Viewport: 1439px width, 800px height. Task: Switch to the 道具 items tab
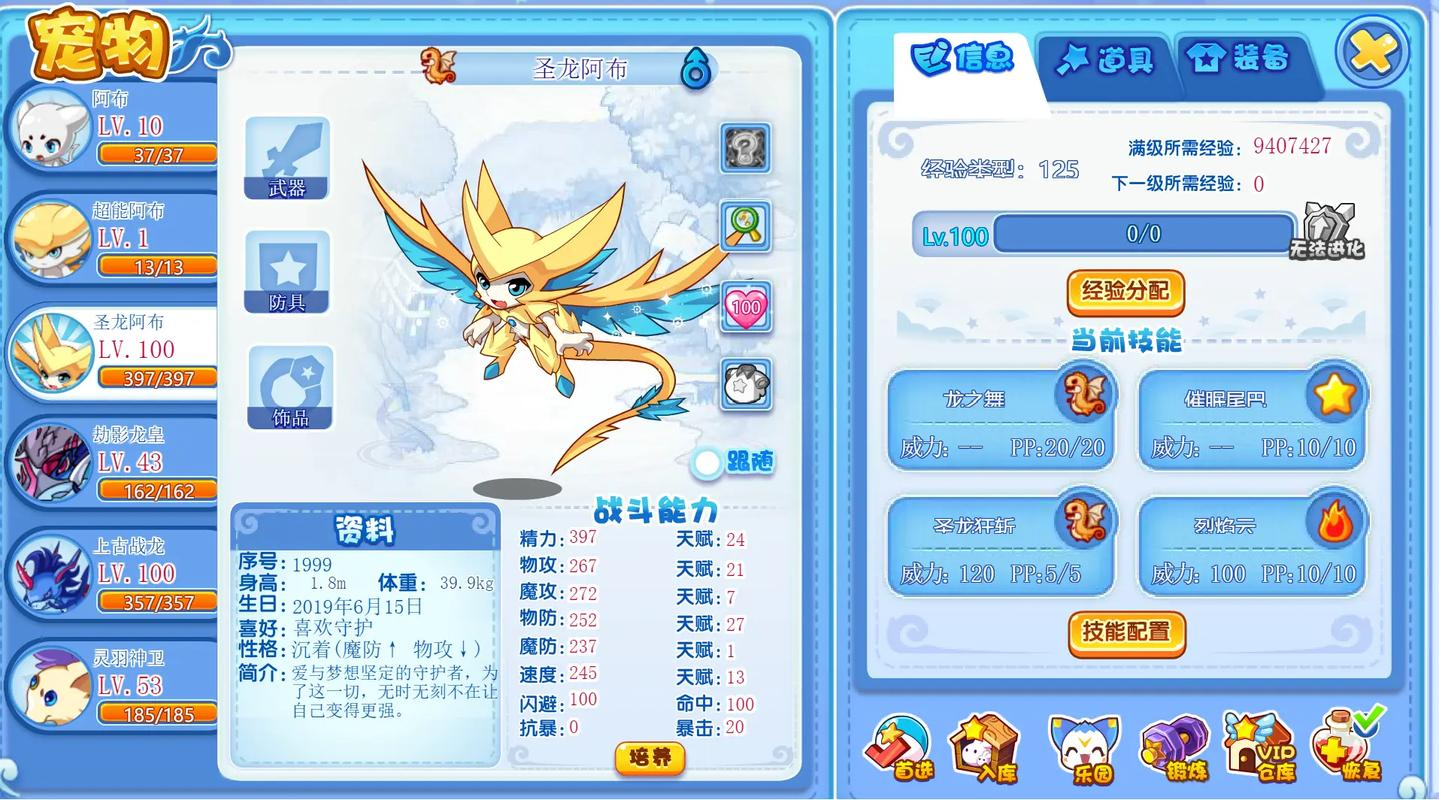tap(1108, 59)
